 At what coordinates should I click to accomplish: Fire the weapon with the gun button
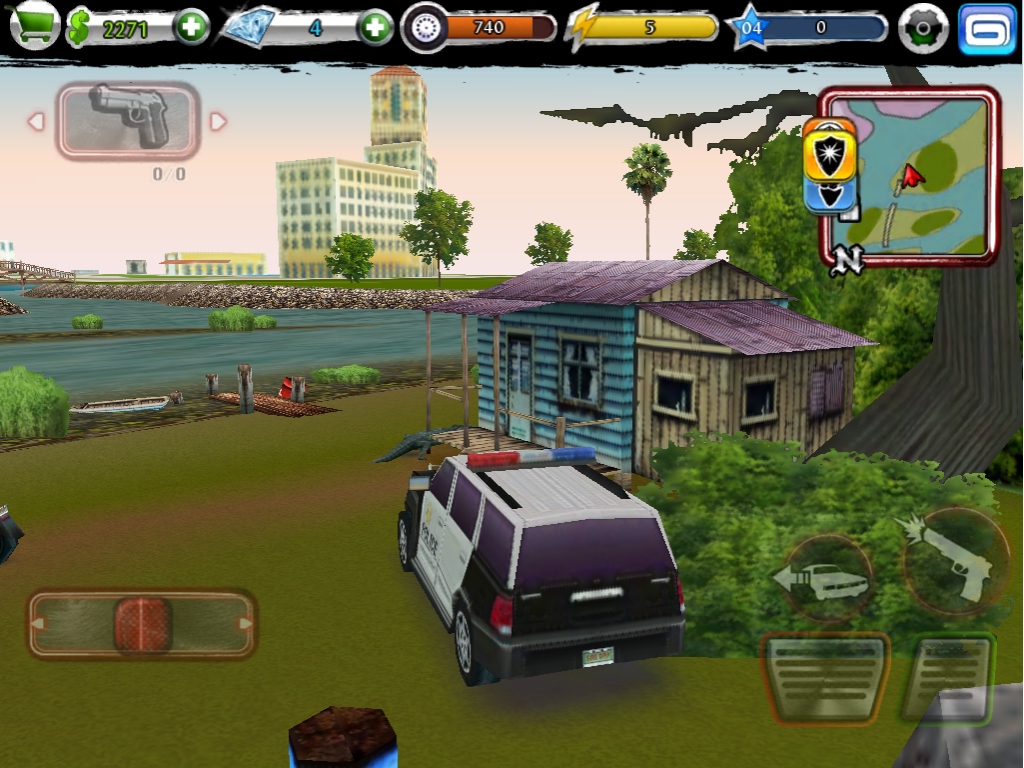(x=951, y=560)
